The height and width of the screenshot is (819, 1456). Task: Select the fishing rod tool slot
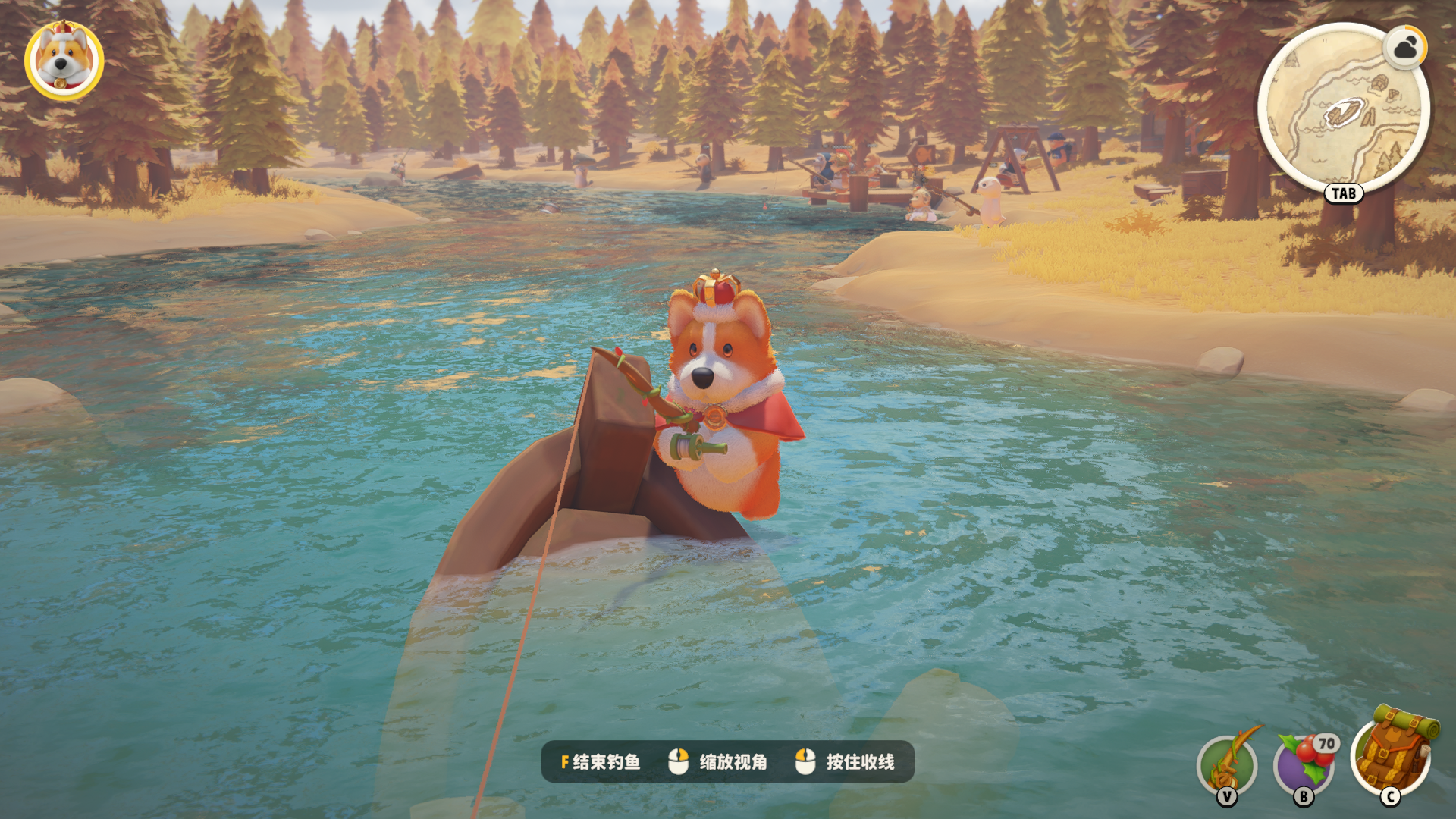point(1227,764)
